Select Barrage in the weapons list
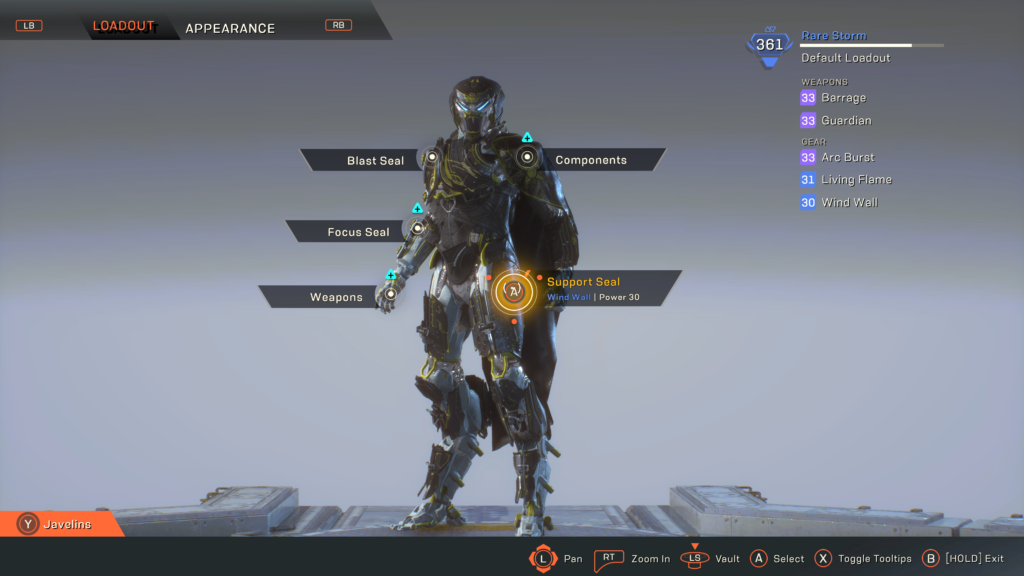1024x576 pixels. [843, 98]
